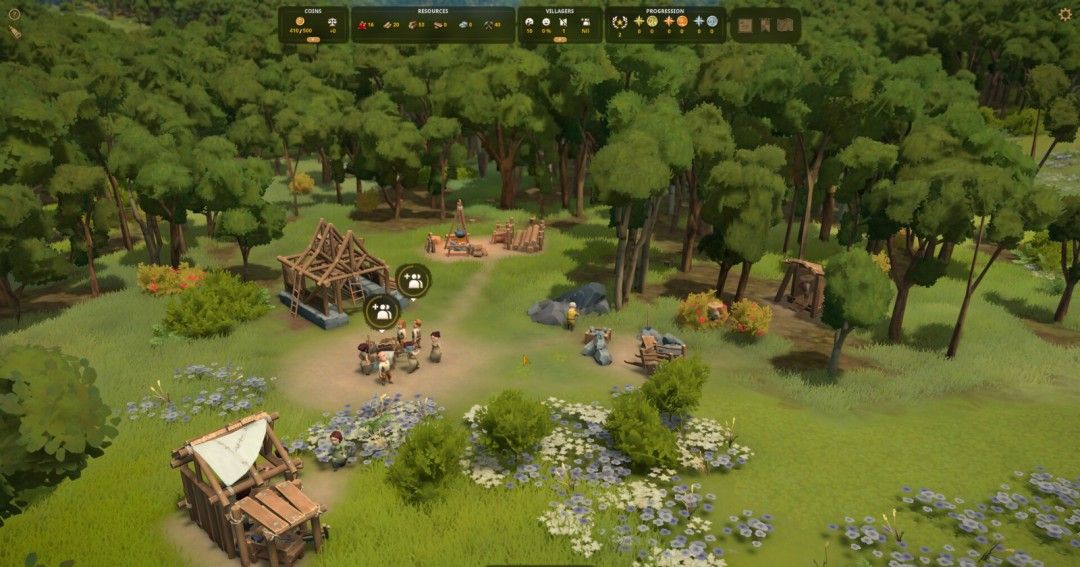Viewport: 1080px width, 567px height.
Task: Click the middle banner icon in the trio
Action: [765, 24]
